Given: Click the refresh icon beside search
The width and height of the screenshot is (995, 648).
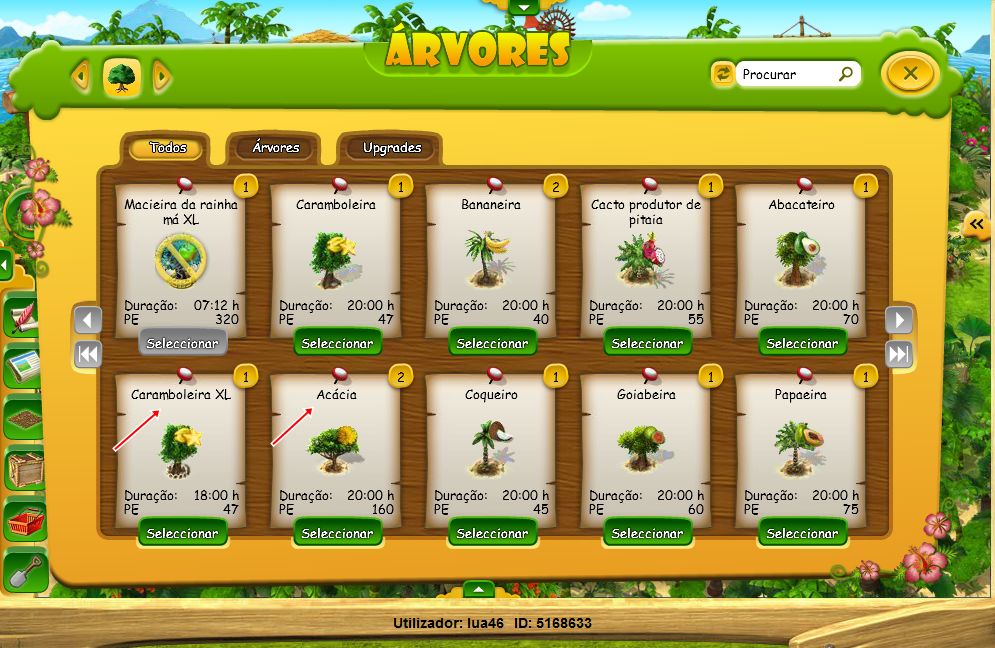Looking at the screenshot, I should [x=721, y=73].
